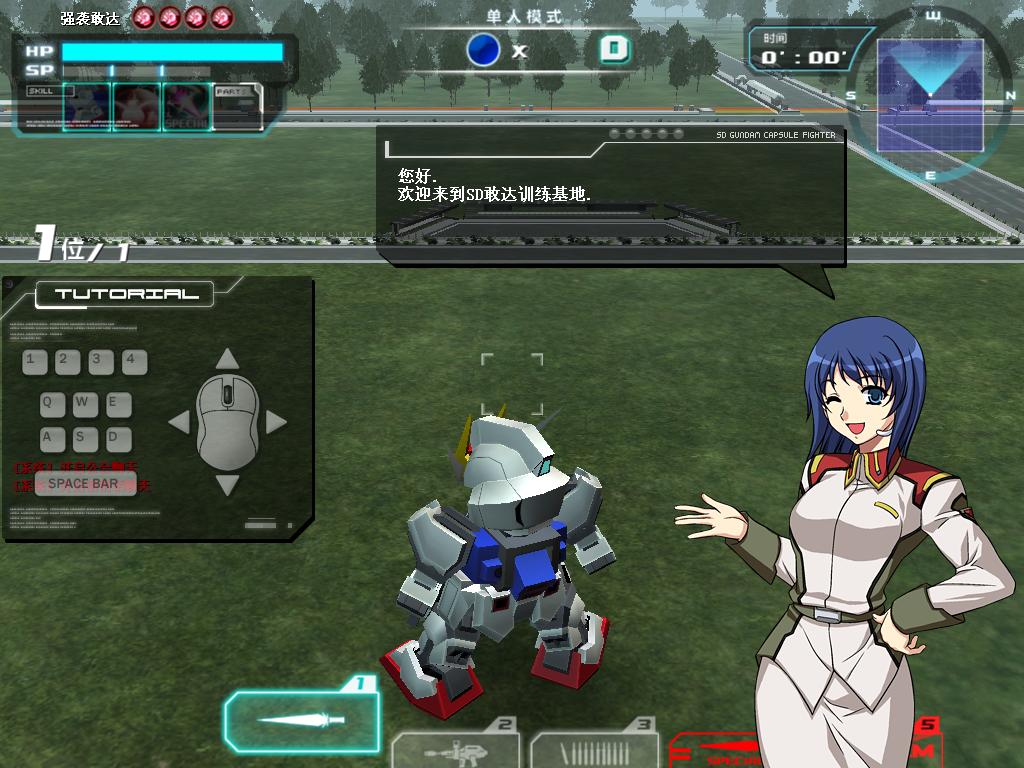Switch to the beam rifle weapon slot
1024x768 pixels.
click(x=456, y=749)
